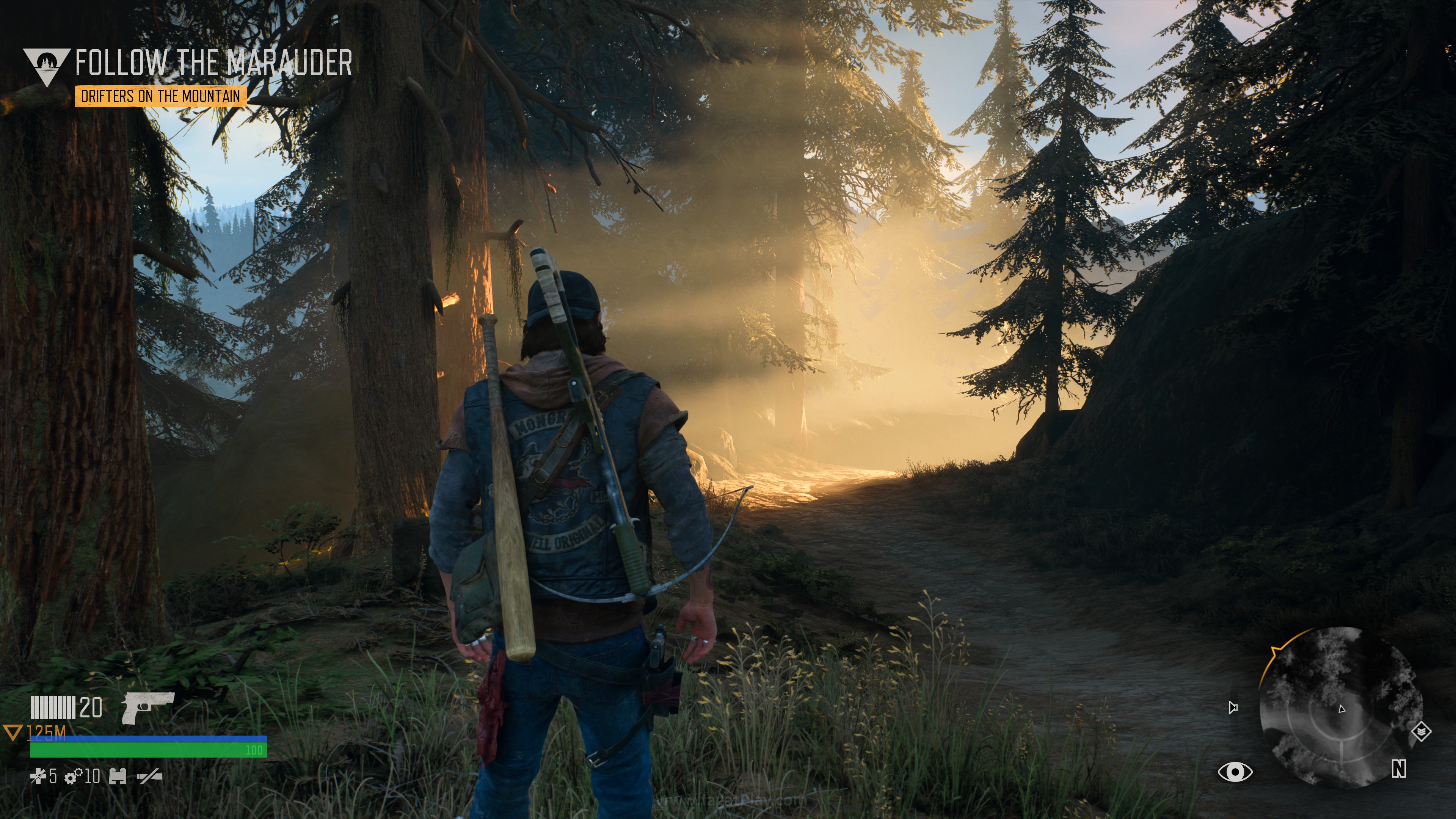The height and width of the screenshot is (819, 1456).
Task: Select the equipped pistol weapon icon
Action: [x=147, y=706]
